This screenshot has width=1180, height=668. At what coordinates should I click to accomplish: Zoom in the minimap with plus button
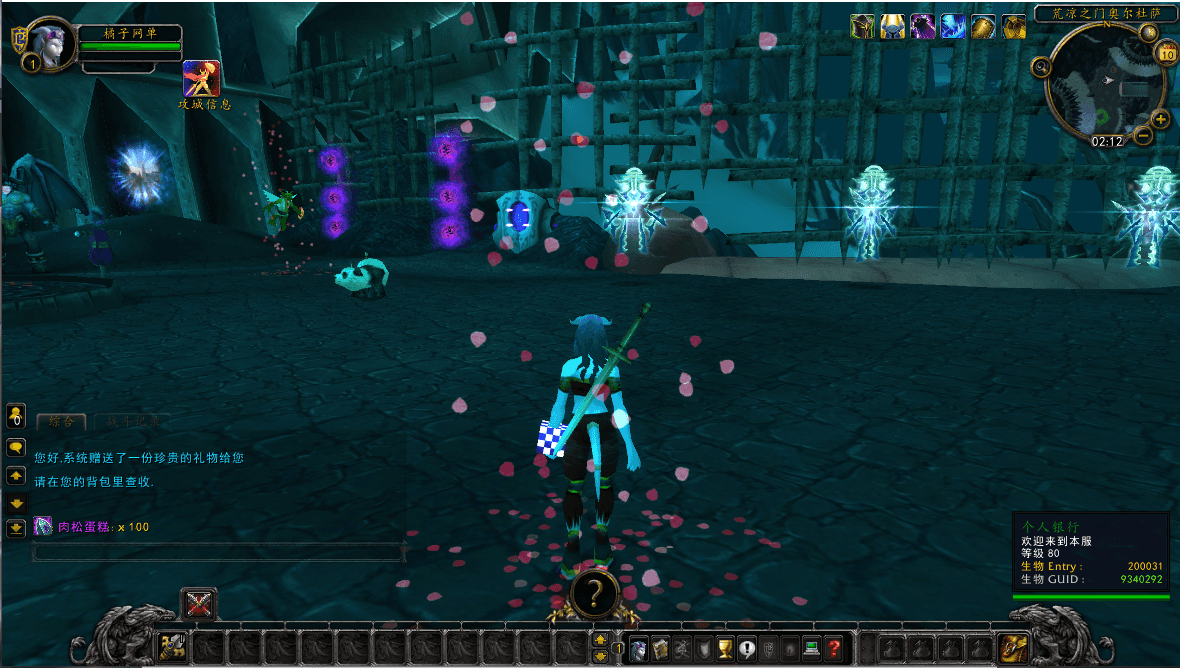pyautogui.click(x=1161, y=119)
